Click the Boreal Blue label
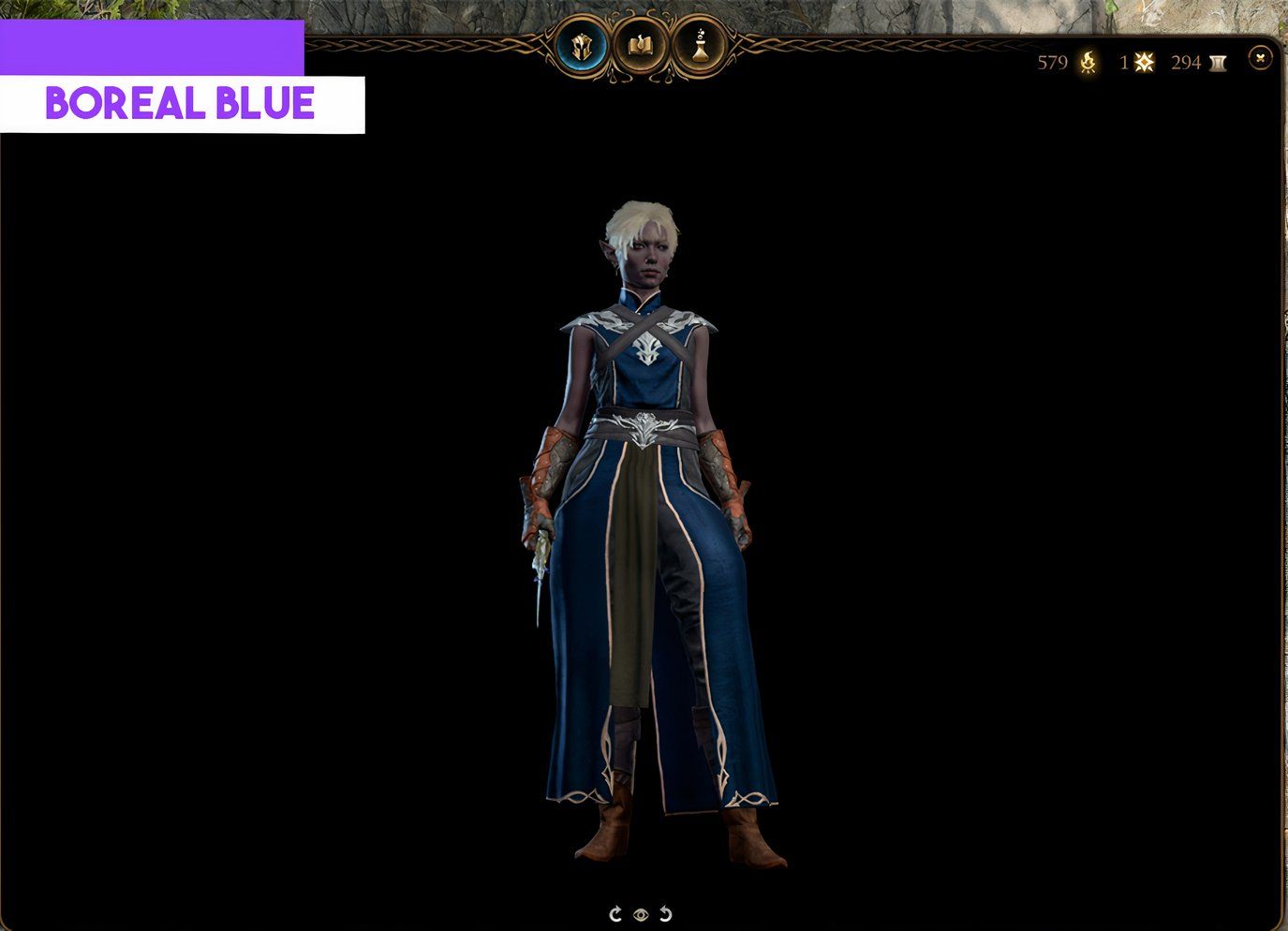This screenshot has height=931, width=1288. click(181, 103)
